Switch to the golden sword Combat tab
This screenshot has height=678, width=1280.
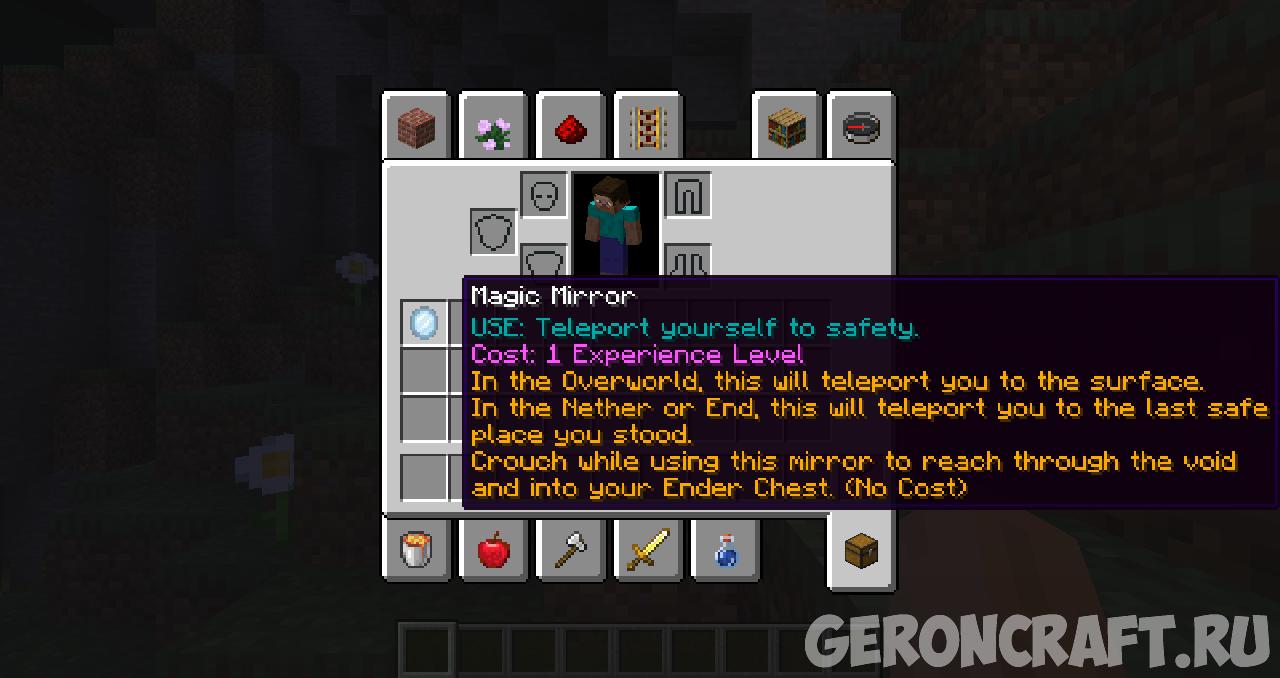coord(647,549)
